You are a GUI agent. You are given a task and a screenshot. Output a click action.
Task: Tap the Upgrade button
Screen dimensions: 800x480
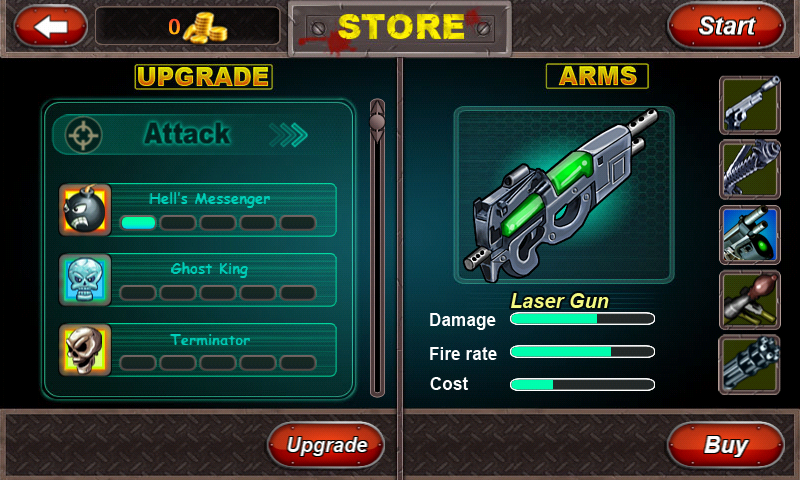pos(326,445)
